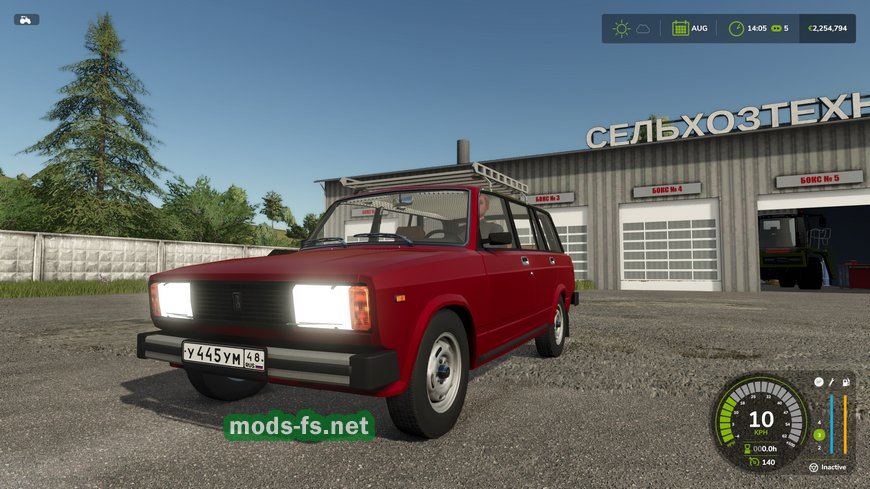Click the mods-fs.net watermark link
The width and height of the screenshot is (870, 489).
[x=299, y=427]
